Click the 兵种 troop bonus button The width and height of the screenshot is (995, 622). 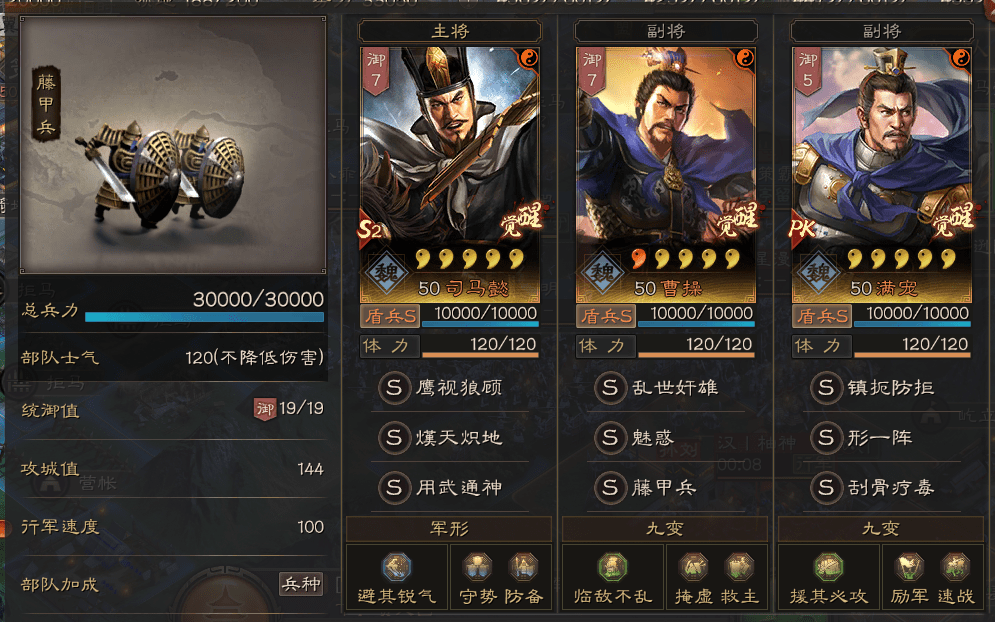tap(301, 583)
